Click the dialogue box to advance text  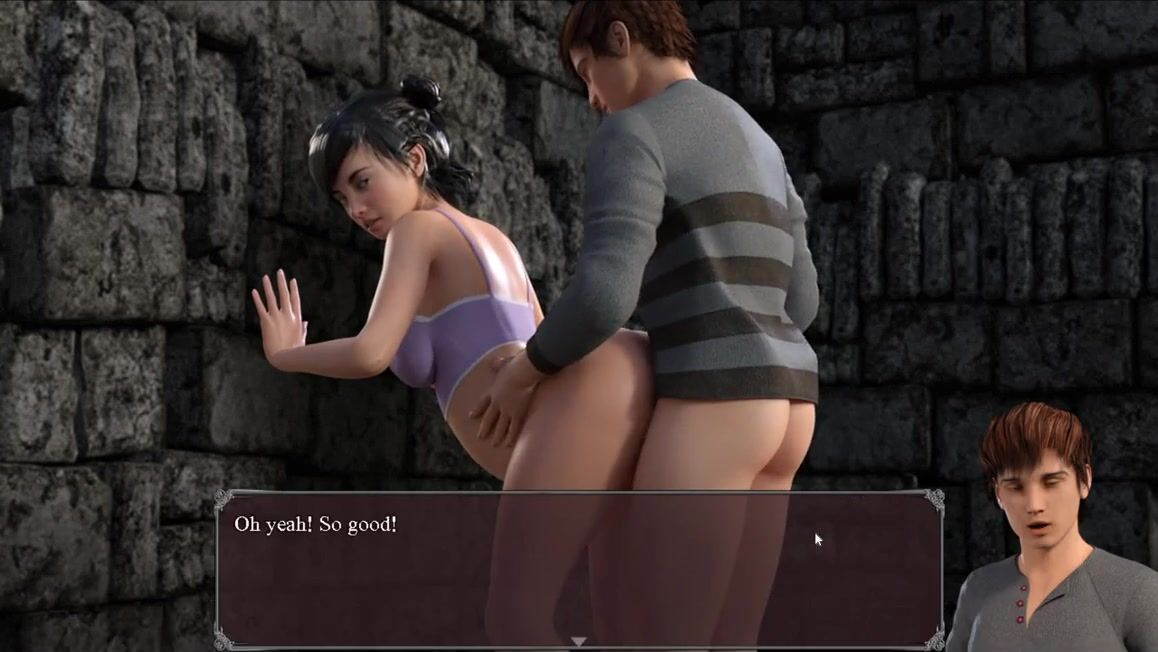tap(579, 568)
